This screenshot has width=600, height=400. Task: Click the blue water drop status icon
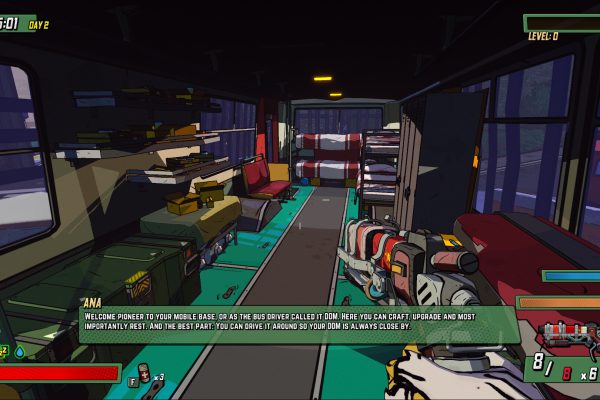pos(20,352)
